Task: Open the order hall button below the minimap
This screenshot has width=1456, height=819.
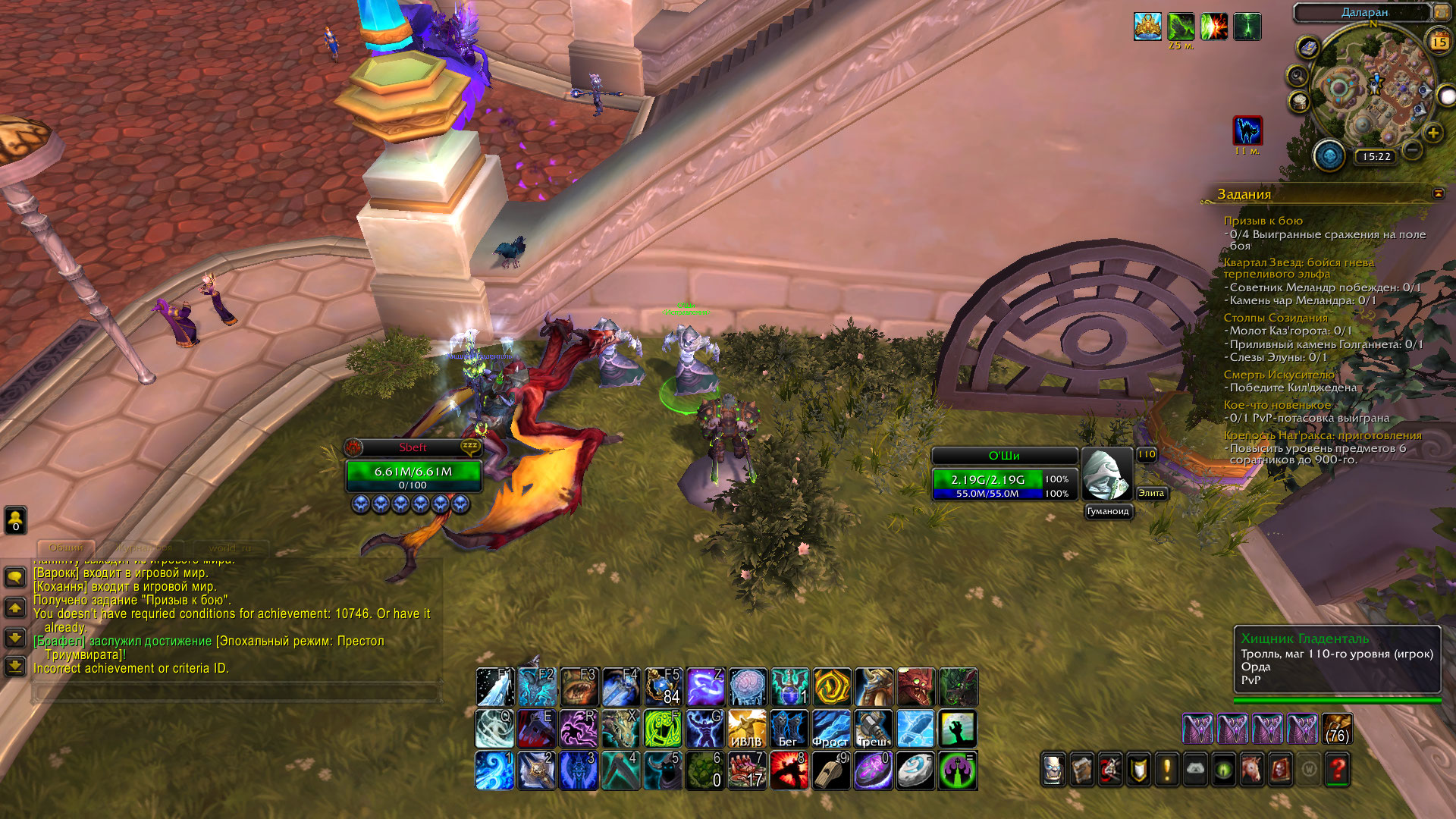Action: point(1329,156)
